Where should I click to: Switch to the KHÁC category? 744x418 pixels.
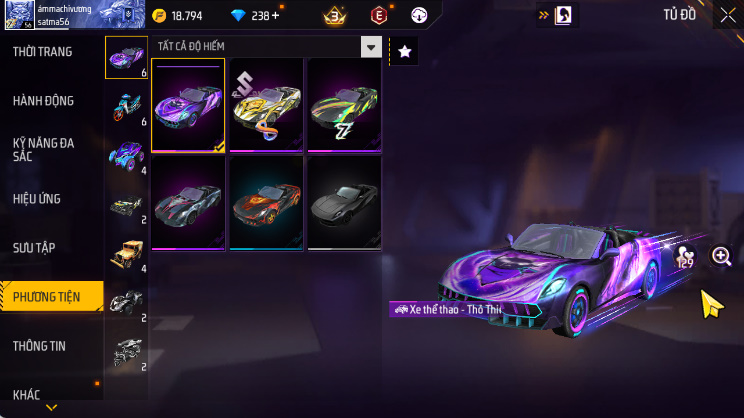pyautogui.click(x=27, y=394)
